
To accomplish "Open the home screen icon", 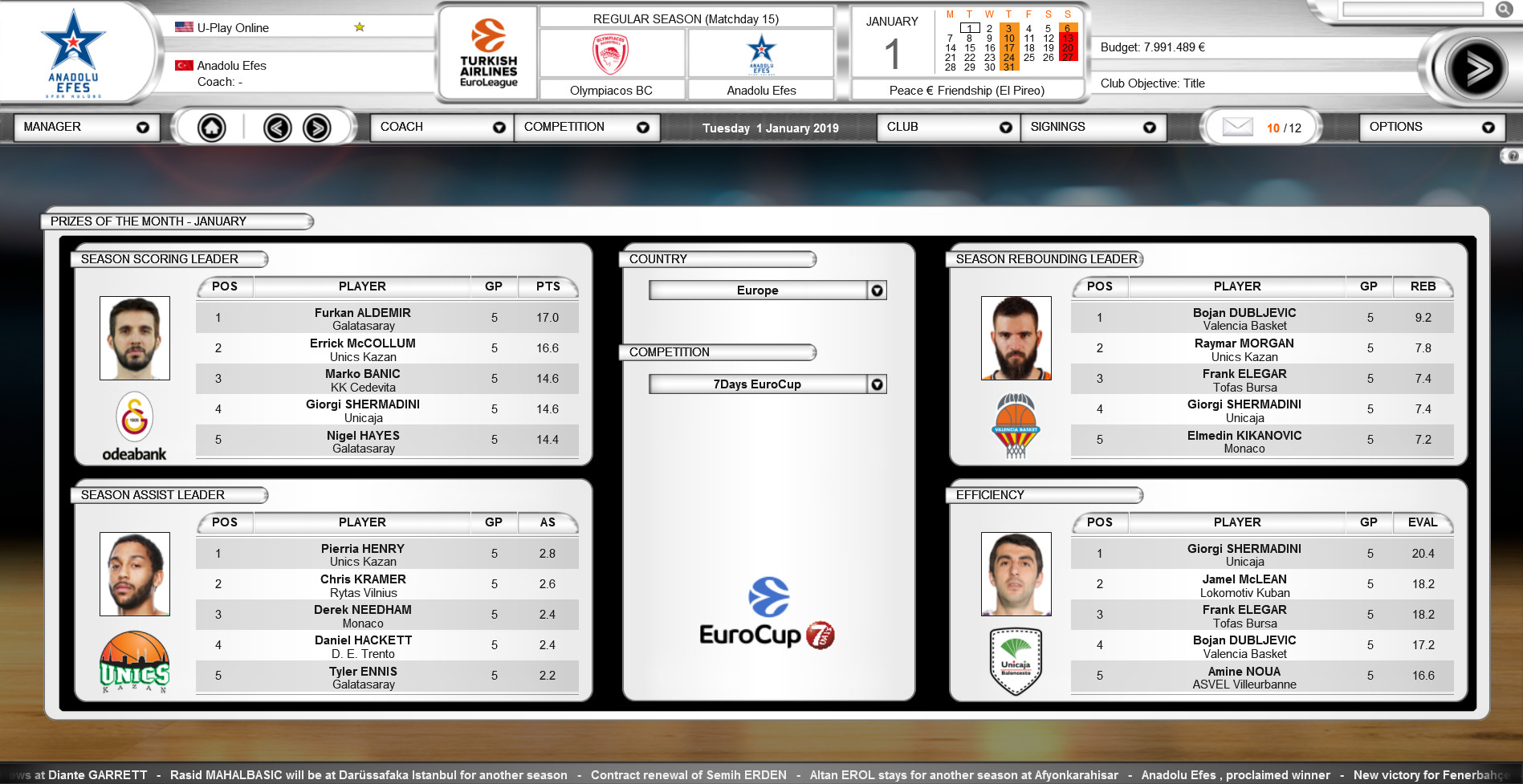I will (x=210, y=127).
